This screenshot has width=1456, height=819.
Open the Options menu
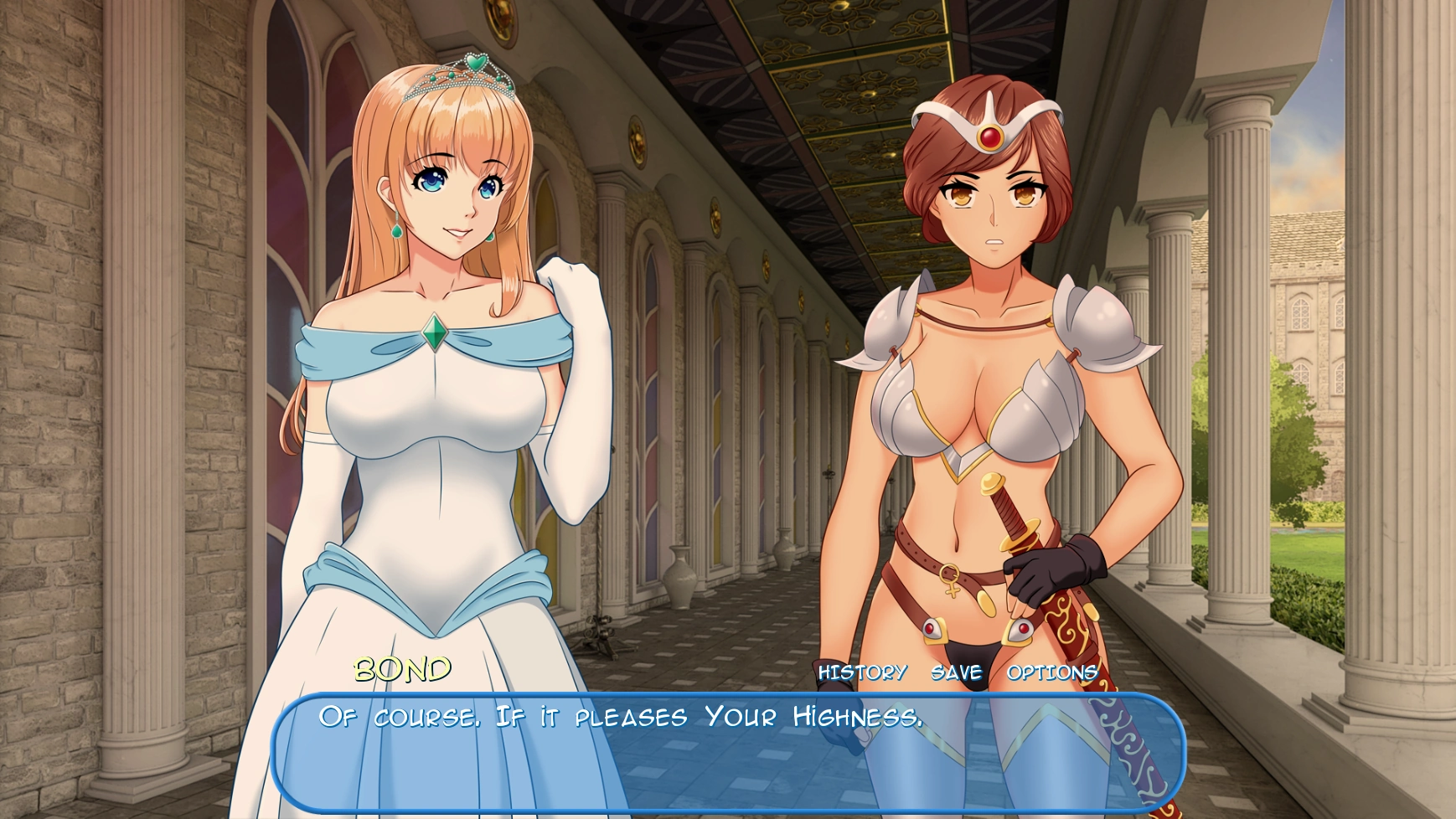tap(1052, 672)
